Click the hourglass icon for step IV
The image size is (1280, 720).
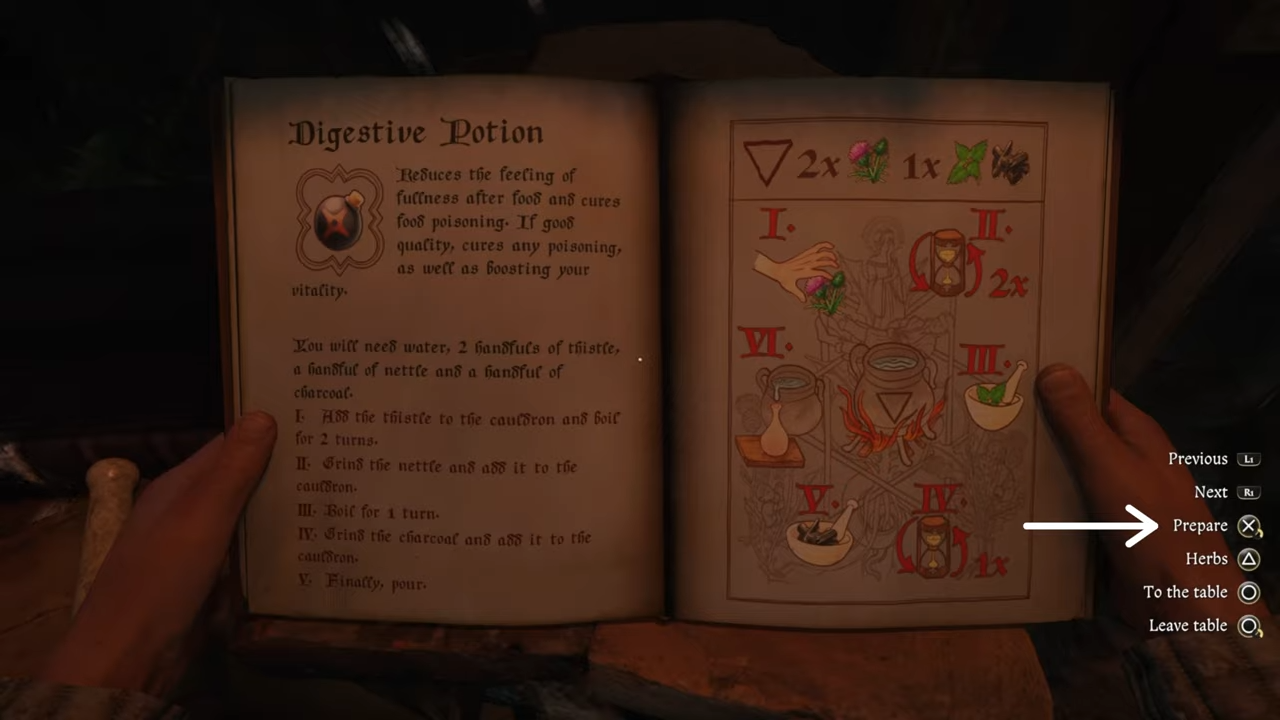935,545
